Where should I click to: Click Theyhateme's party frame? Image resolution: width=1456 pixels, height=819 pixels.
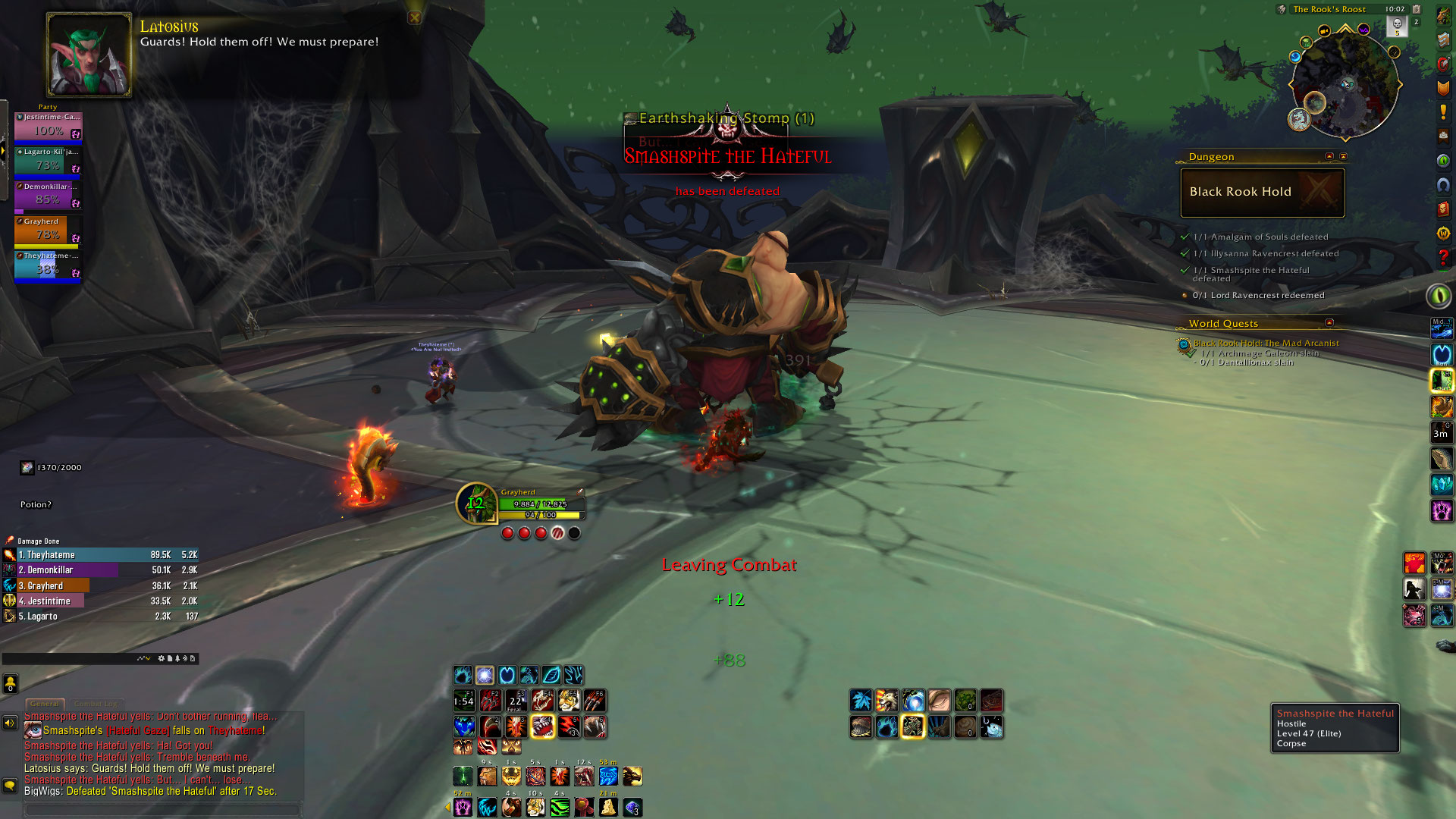pos(48,265)
